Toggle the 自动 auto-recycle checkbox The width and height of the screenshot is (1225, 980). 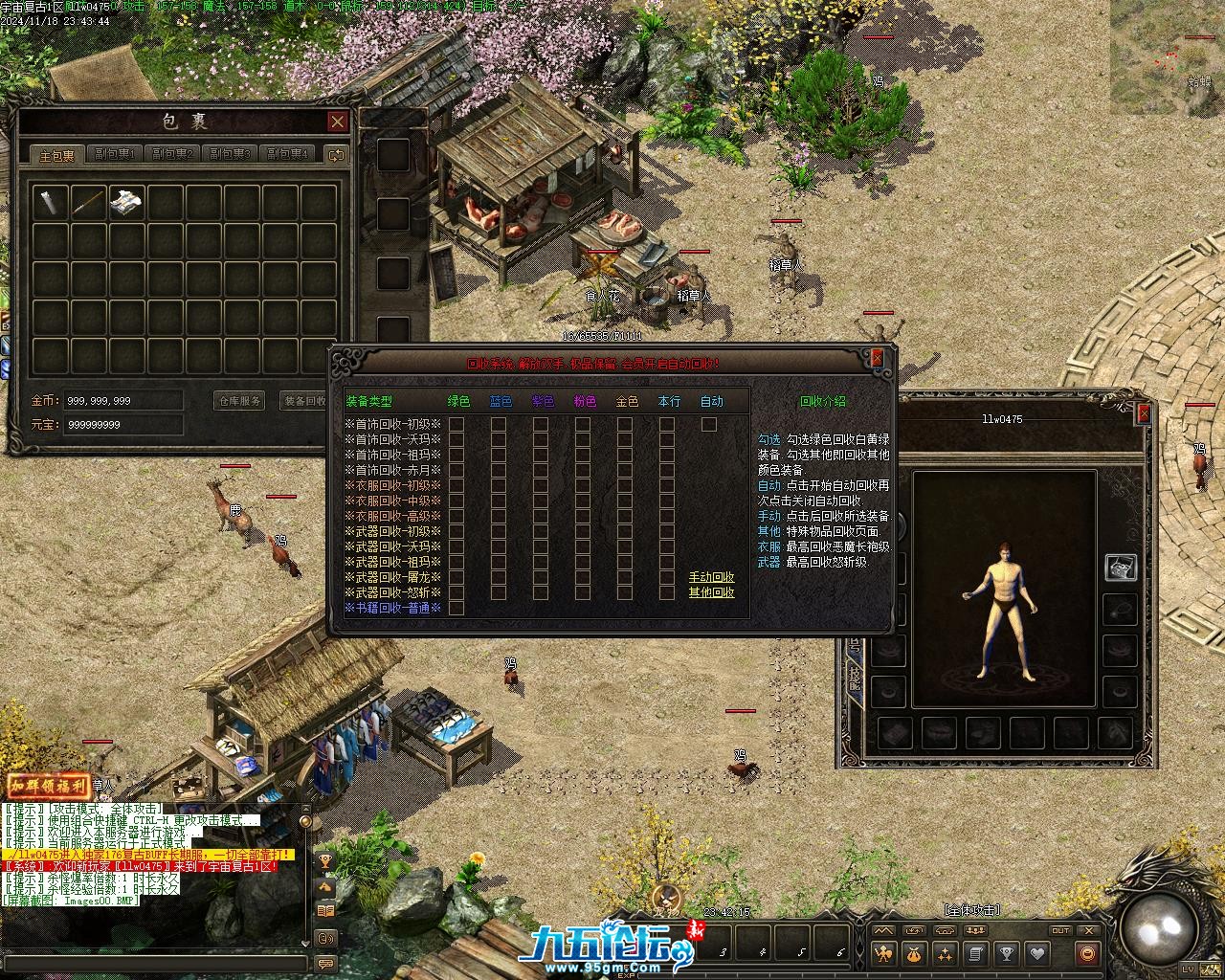pyautogui.click(x=709, y=424)
